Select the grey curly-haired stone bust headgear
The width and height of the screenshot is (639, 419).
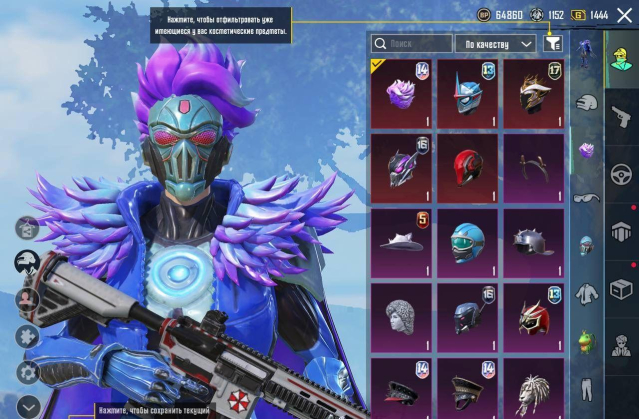[x=401, y=316]
